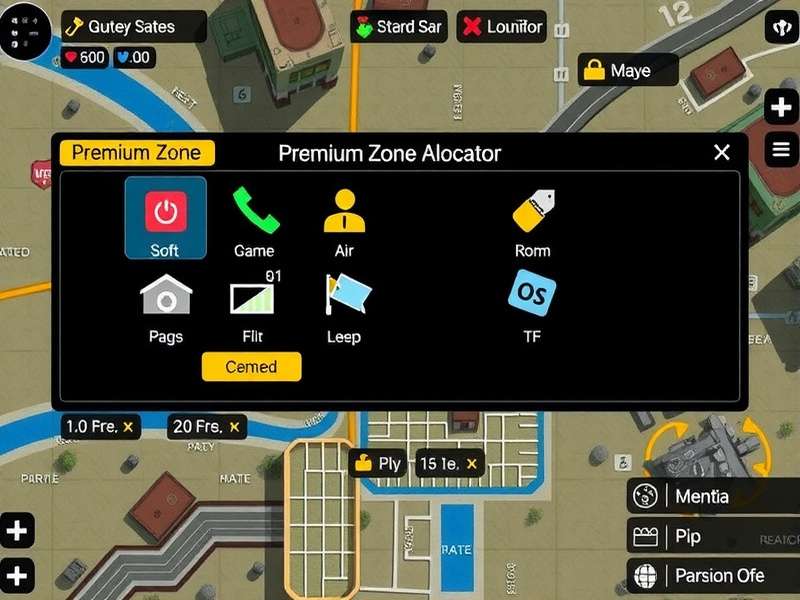Select the Soft power icon
This screenshot has height=600, width=800.
pos(165,212)
